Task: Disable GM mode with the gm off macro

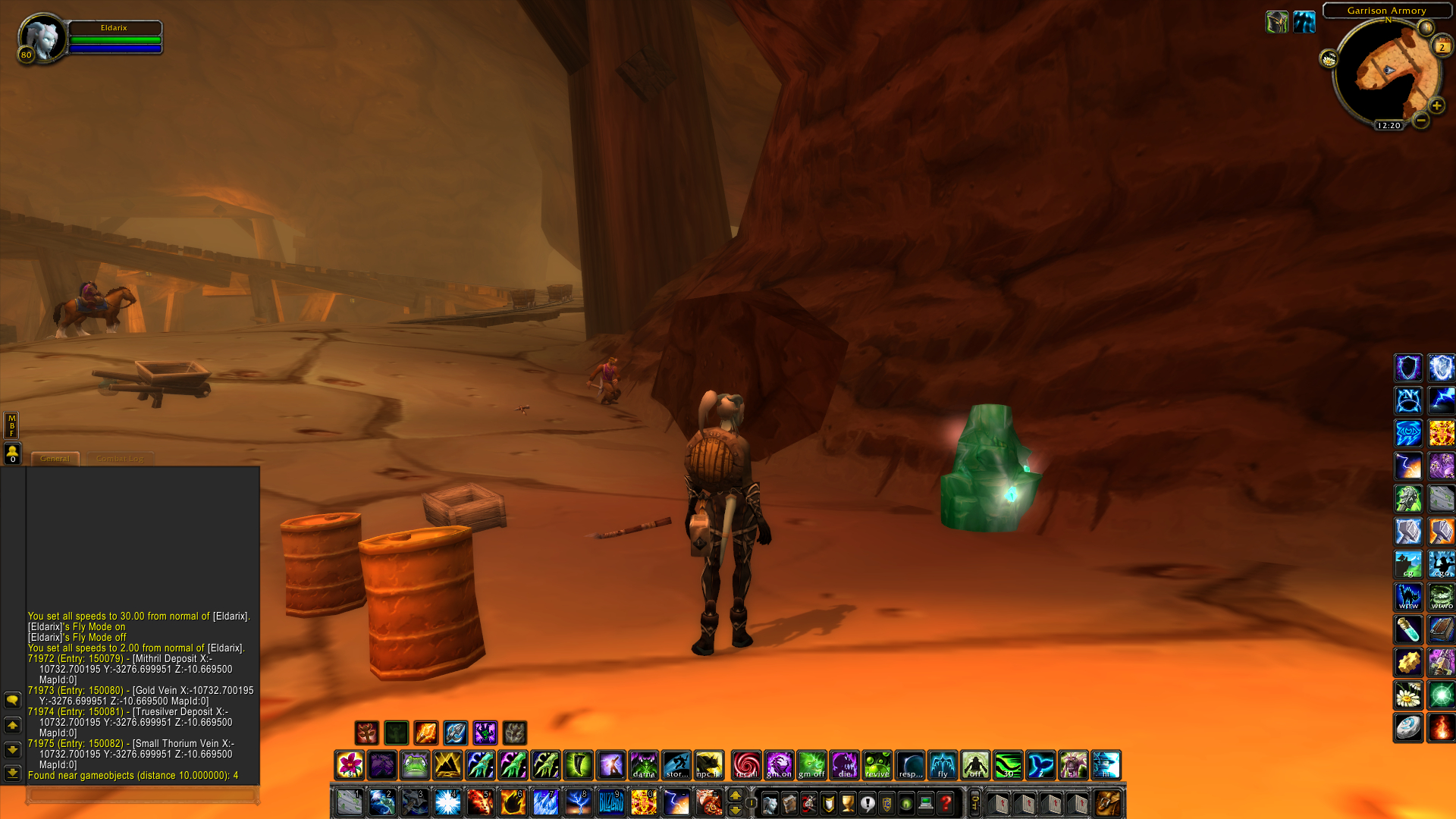Action: 811,764
